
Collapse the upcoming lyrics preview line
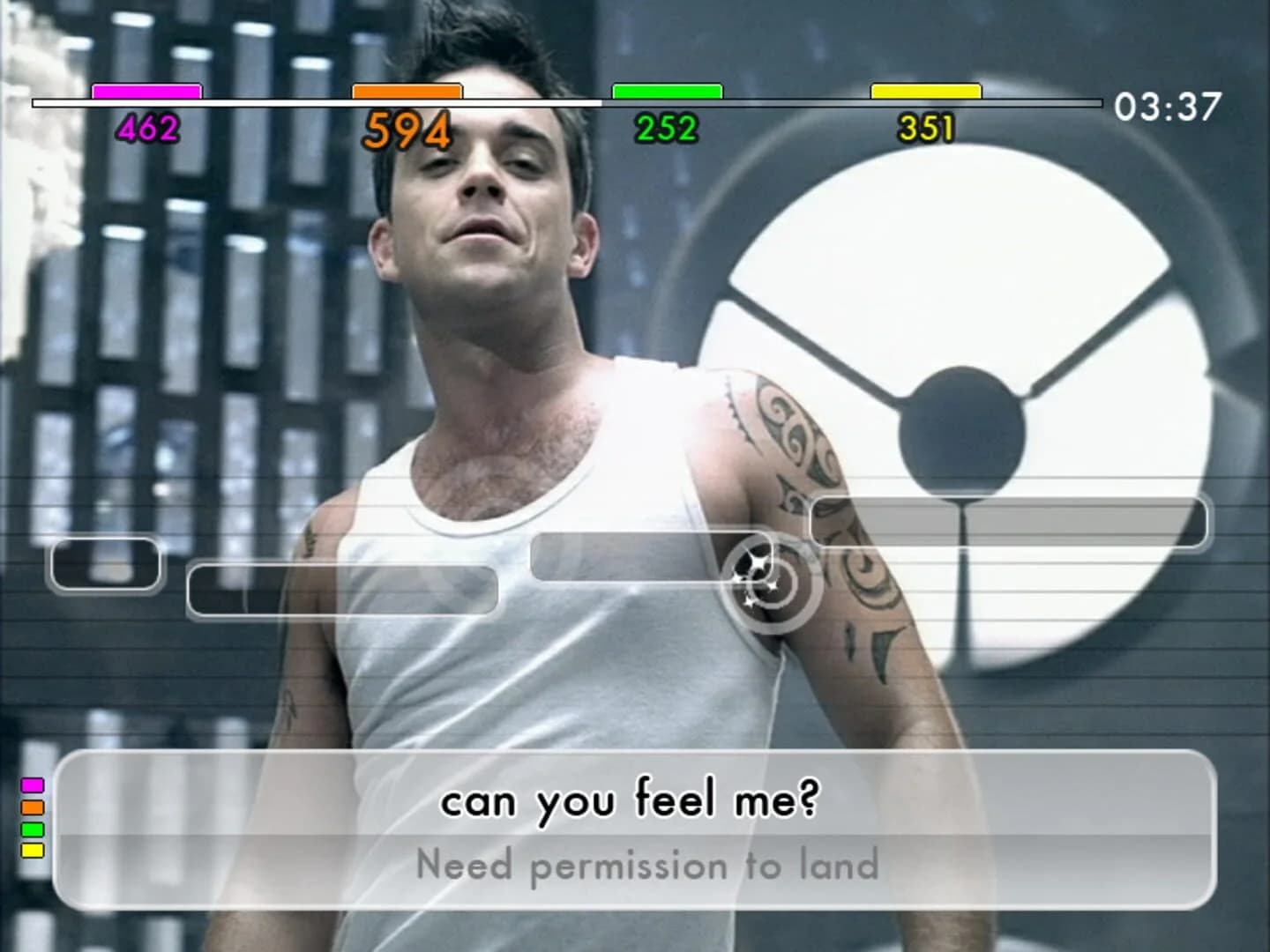(x=635, y=866)
